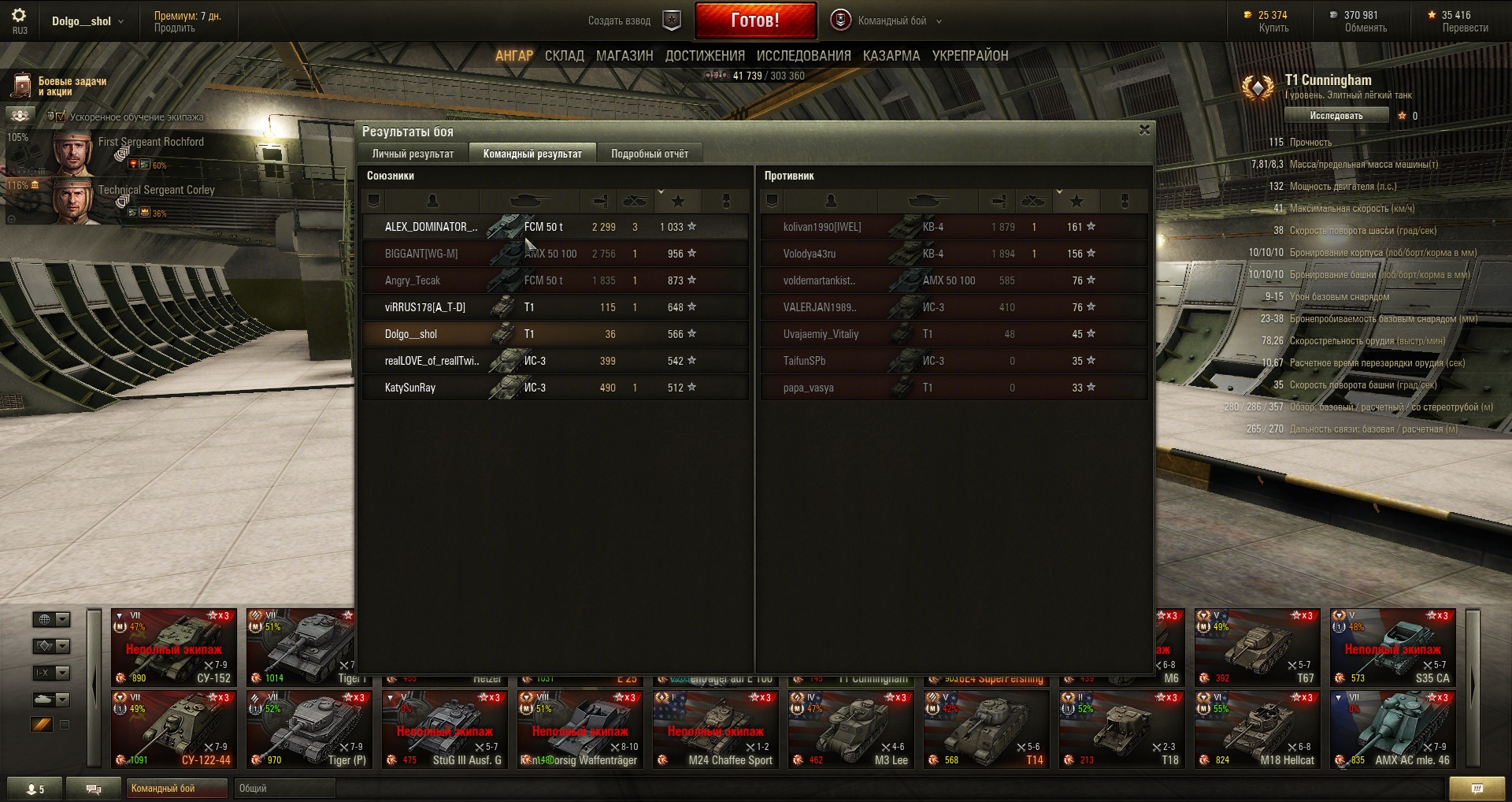Toggle accelerated crew training checkbox
Viewport: 1512px width, 802px height.
(x=61, y=117)
